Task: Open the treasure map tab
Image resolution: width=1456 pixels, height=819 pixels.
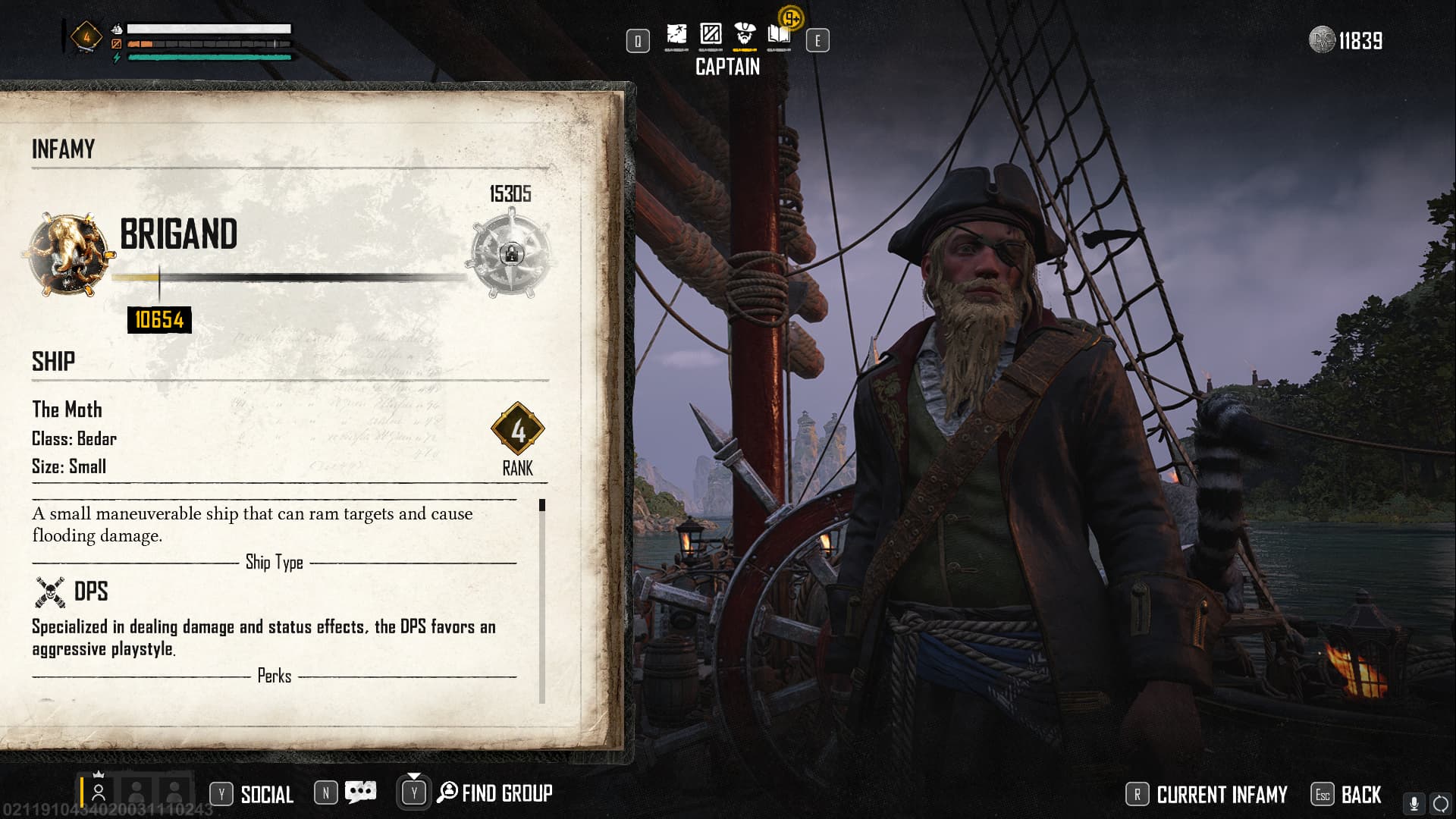Action: coord(676,35)
